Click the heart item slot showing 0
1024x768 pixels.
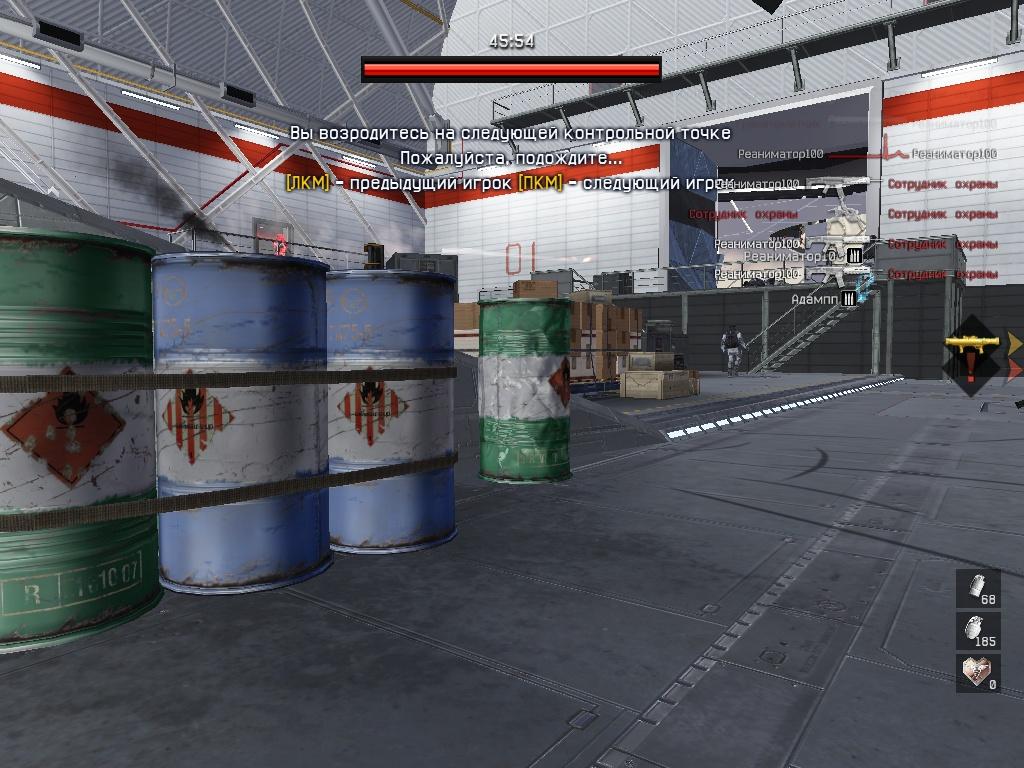(978, 673)
